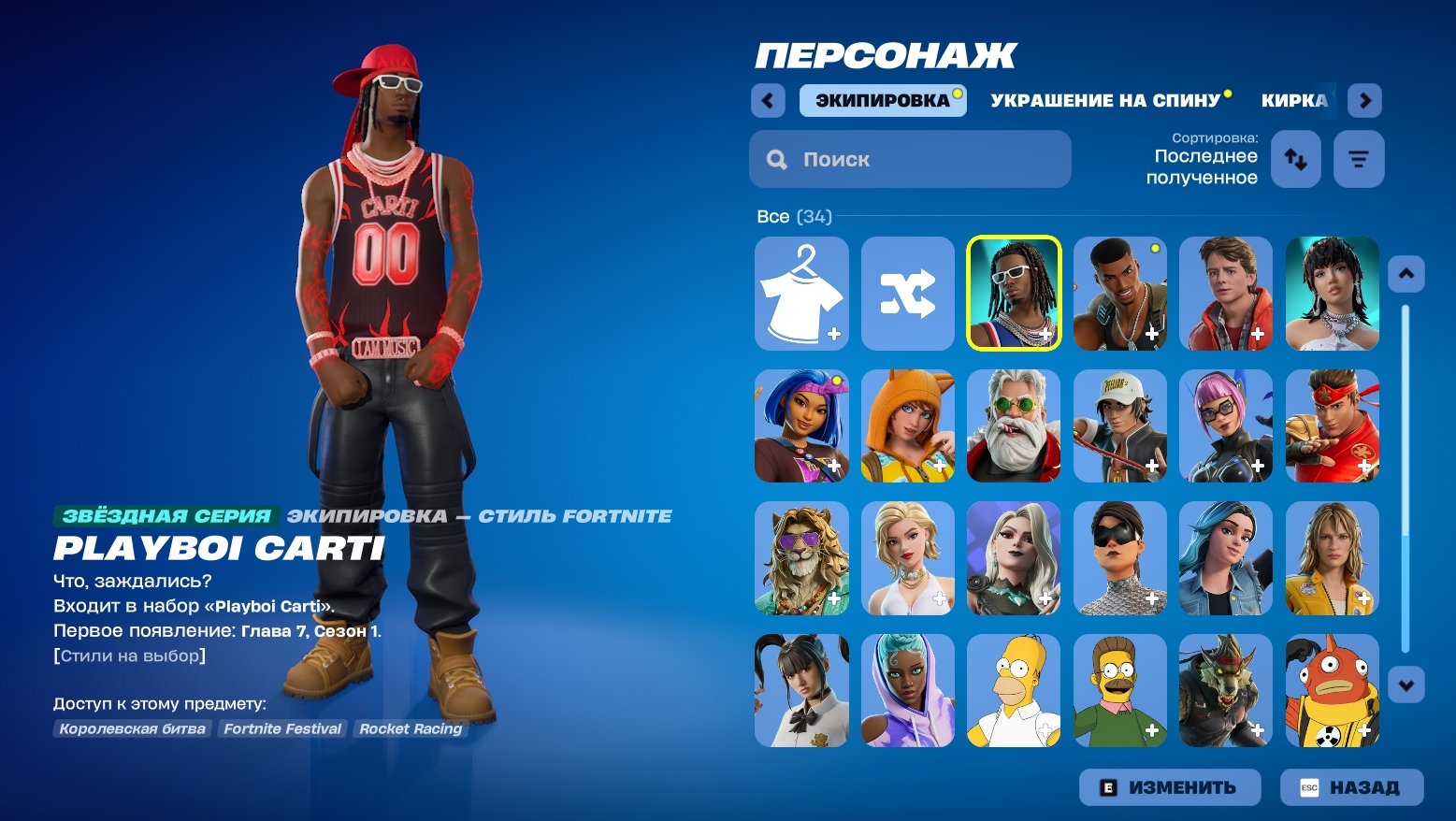Switch to the УКРАШЕНИЕ НА СПИНУ tab
Screen dimensions: 1456x821
[1107, 100]
